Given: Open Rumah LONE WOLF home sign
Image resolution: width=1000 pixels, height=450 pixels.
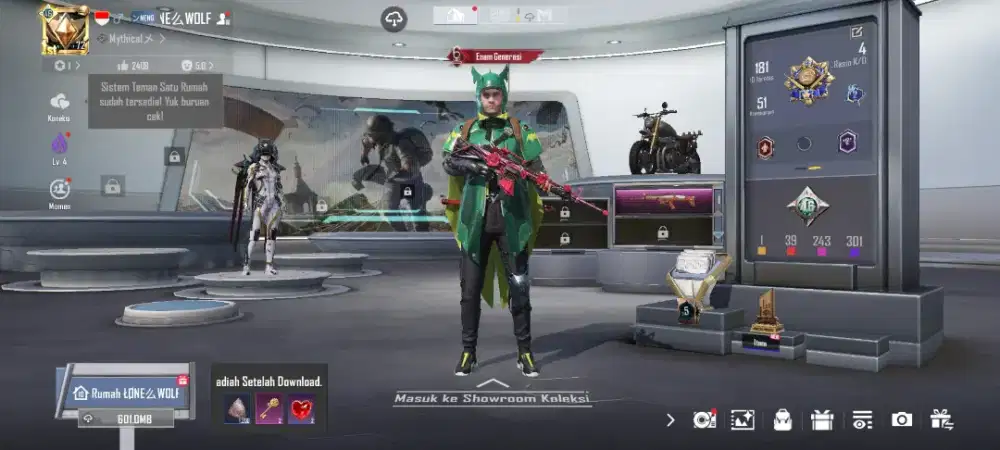Looking at the screenshot, I should 126,392.
